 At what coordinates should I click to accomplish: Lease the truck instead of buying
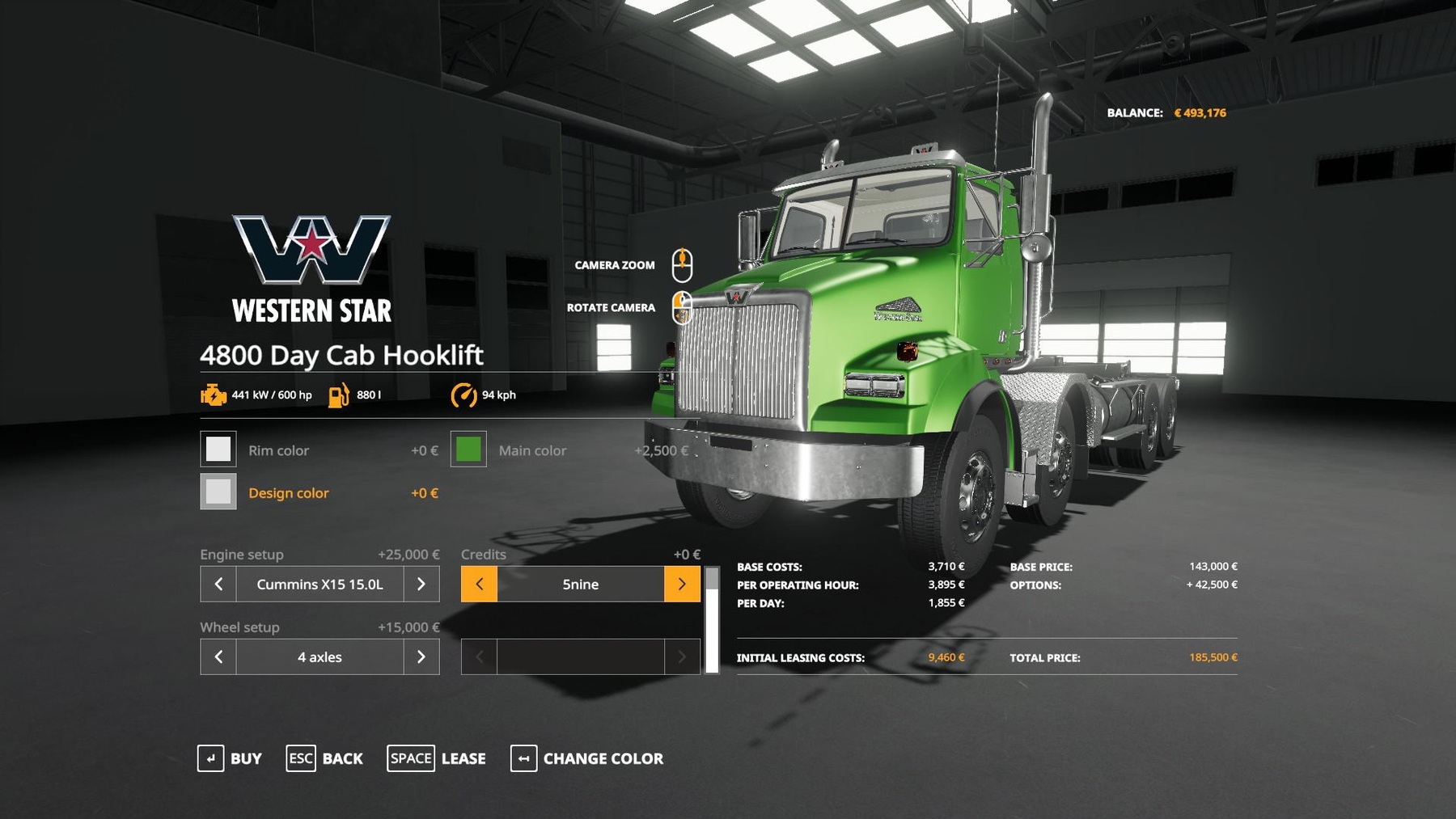(x=437, y=758)
